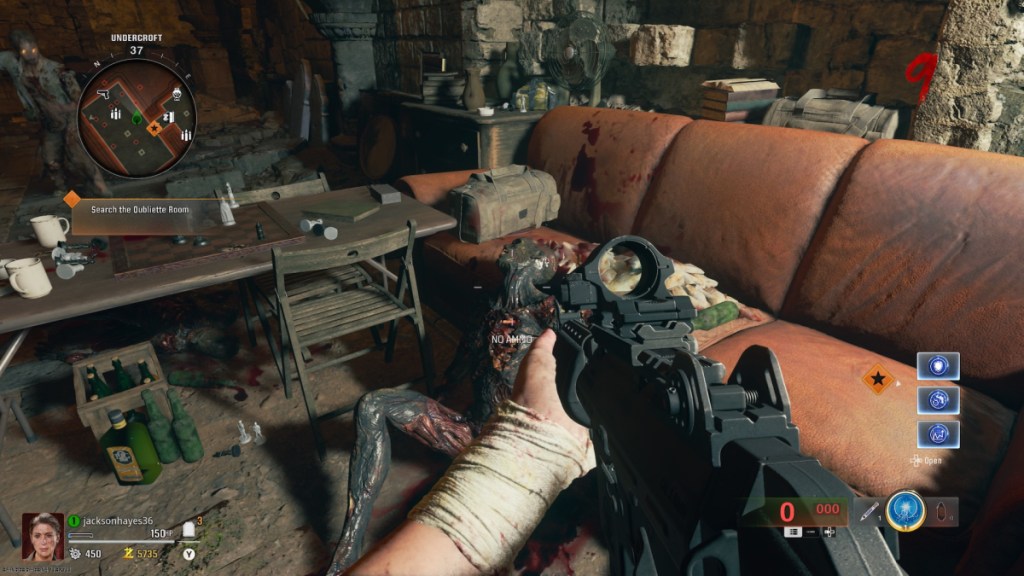
Task: Click the jacksonhayes36 player portrait
Action: [x=42, y=536]
